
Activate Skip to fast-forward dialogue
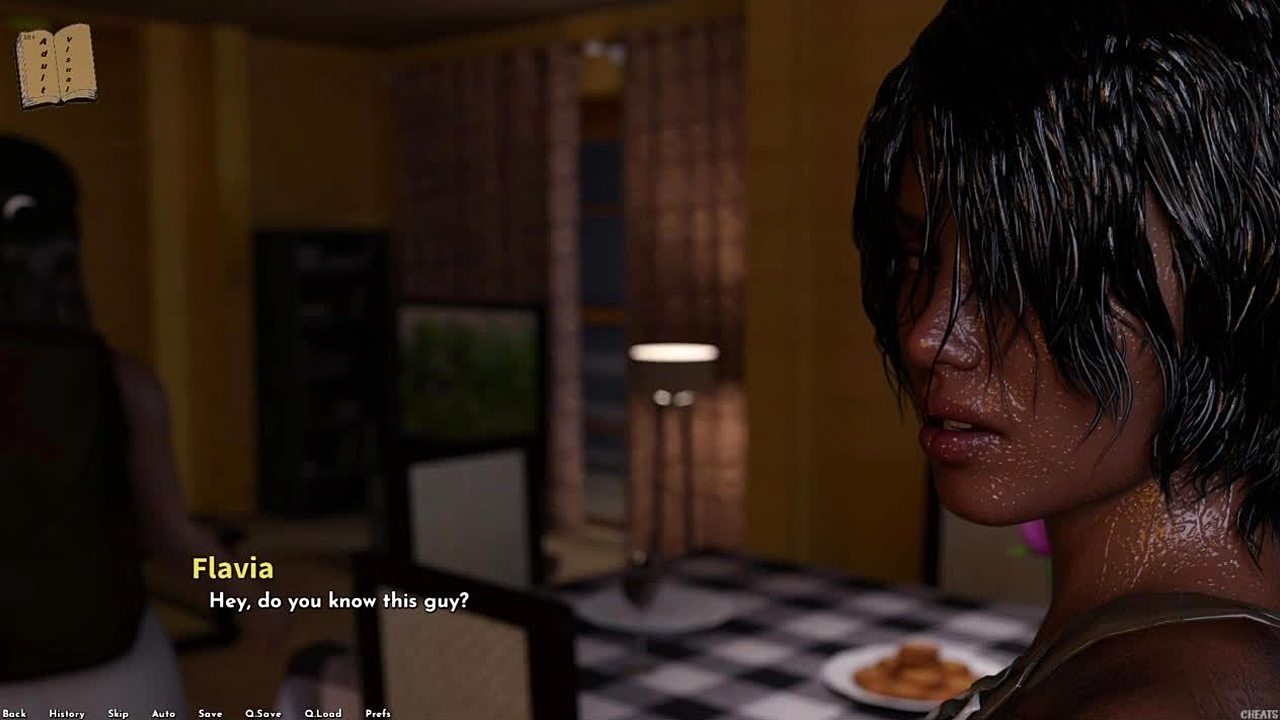tap(118, 713)
